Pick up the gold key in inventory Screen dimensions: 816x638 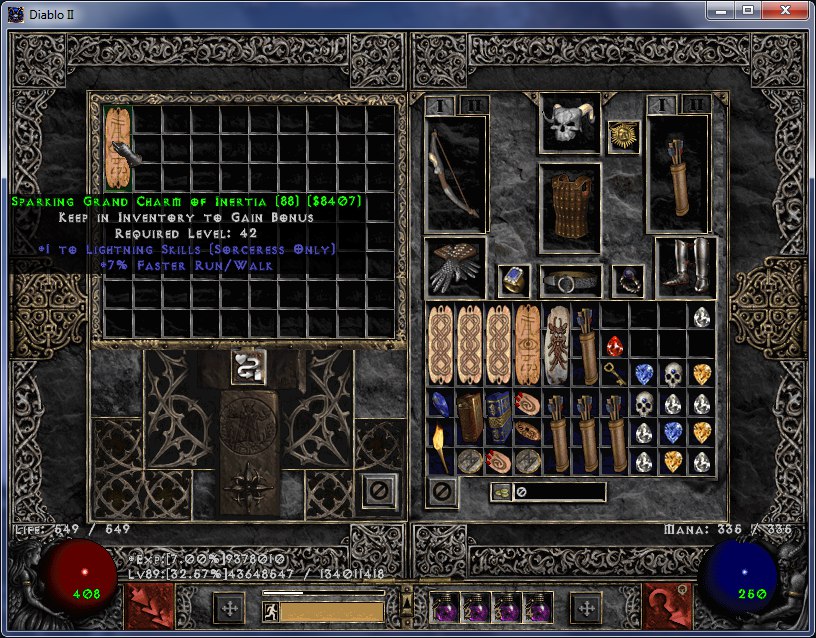coord(615,374)
